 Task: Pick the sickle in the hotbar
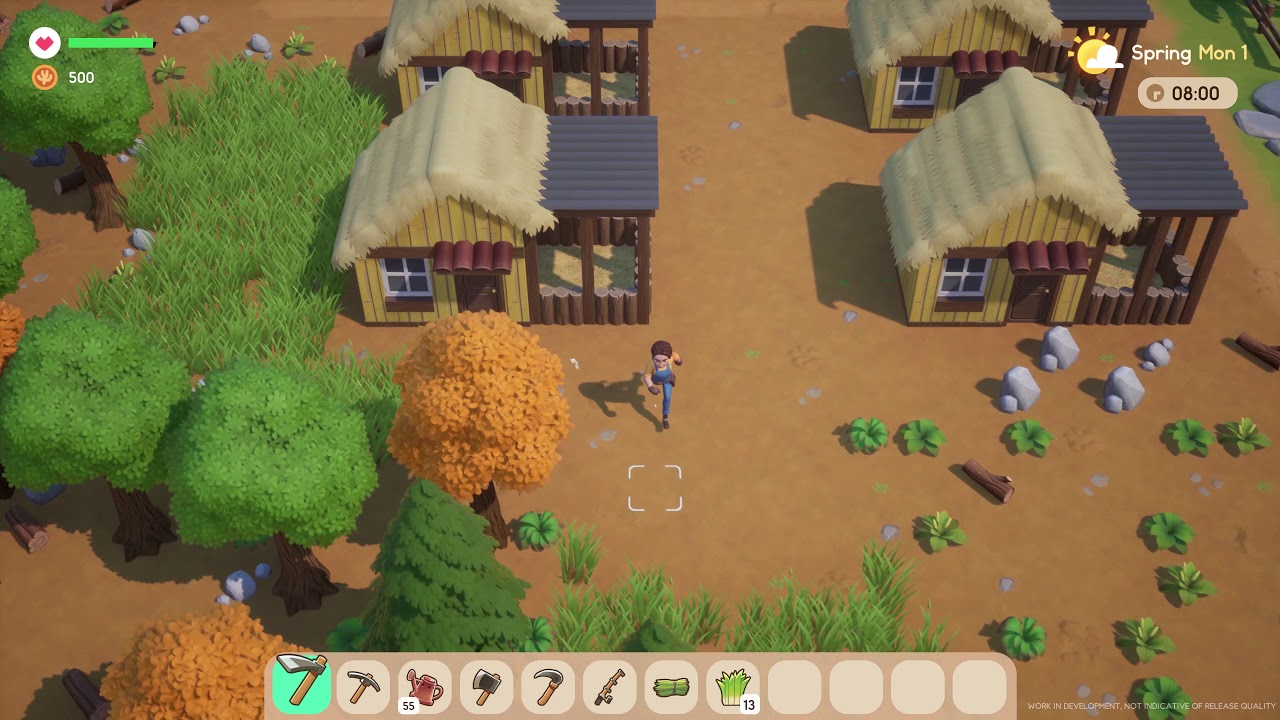point(548,687)
